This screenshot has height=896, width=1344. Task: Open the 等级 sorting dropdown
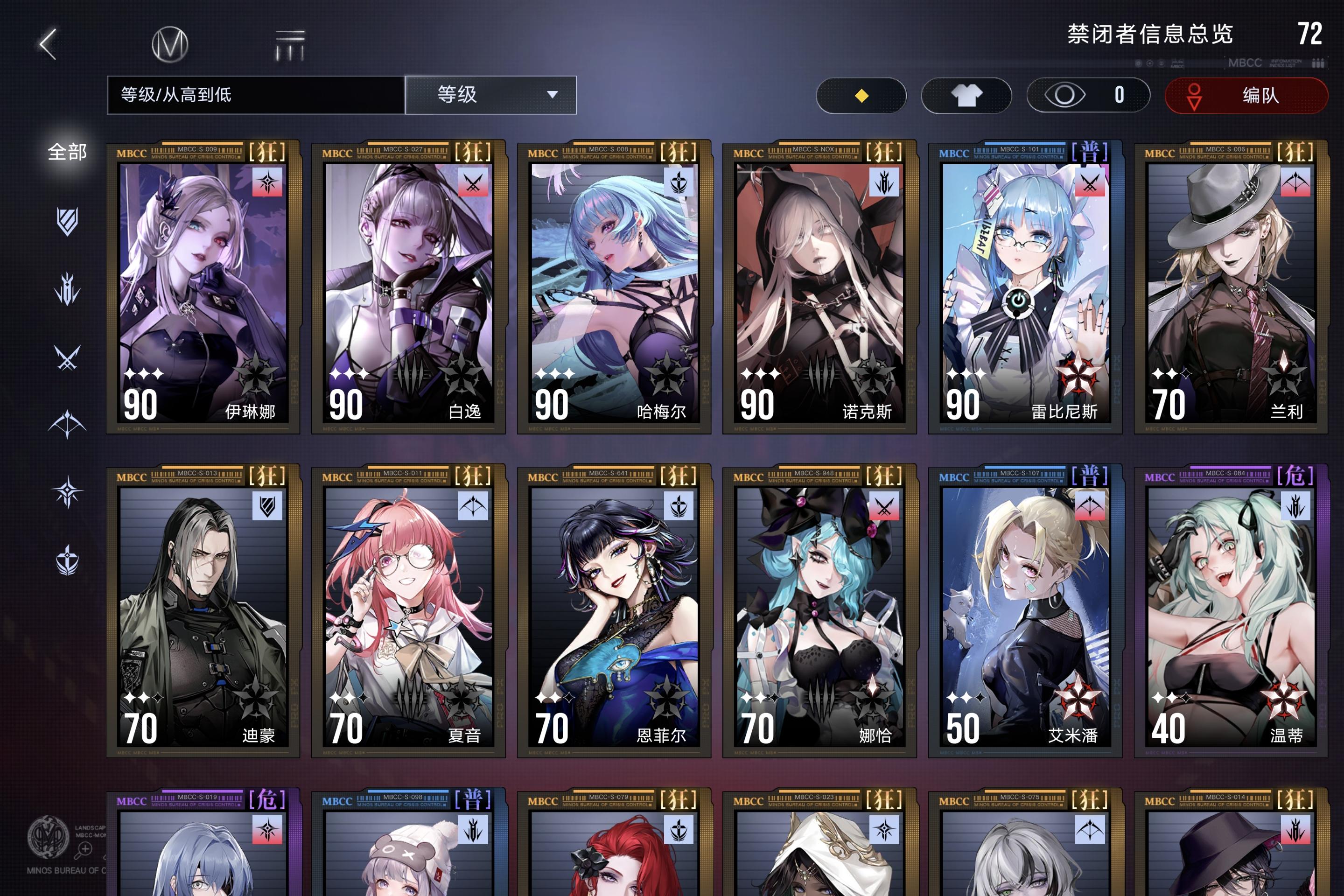click(490, 95)
